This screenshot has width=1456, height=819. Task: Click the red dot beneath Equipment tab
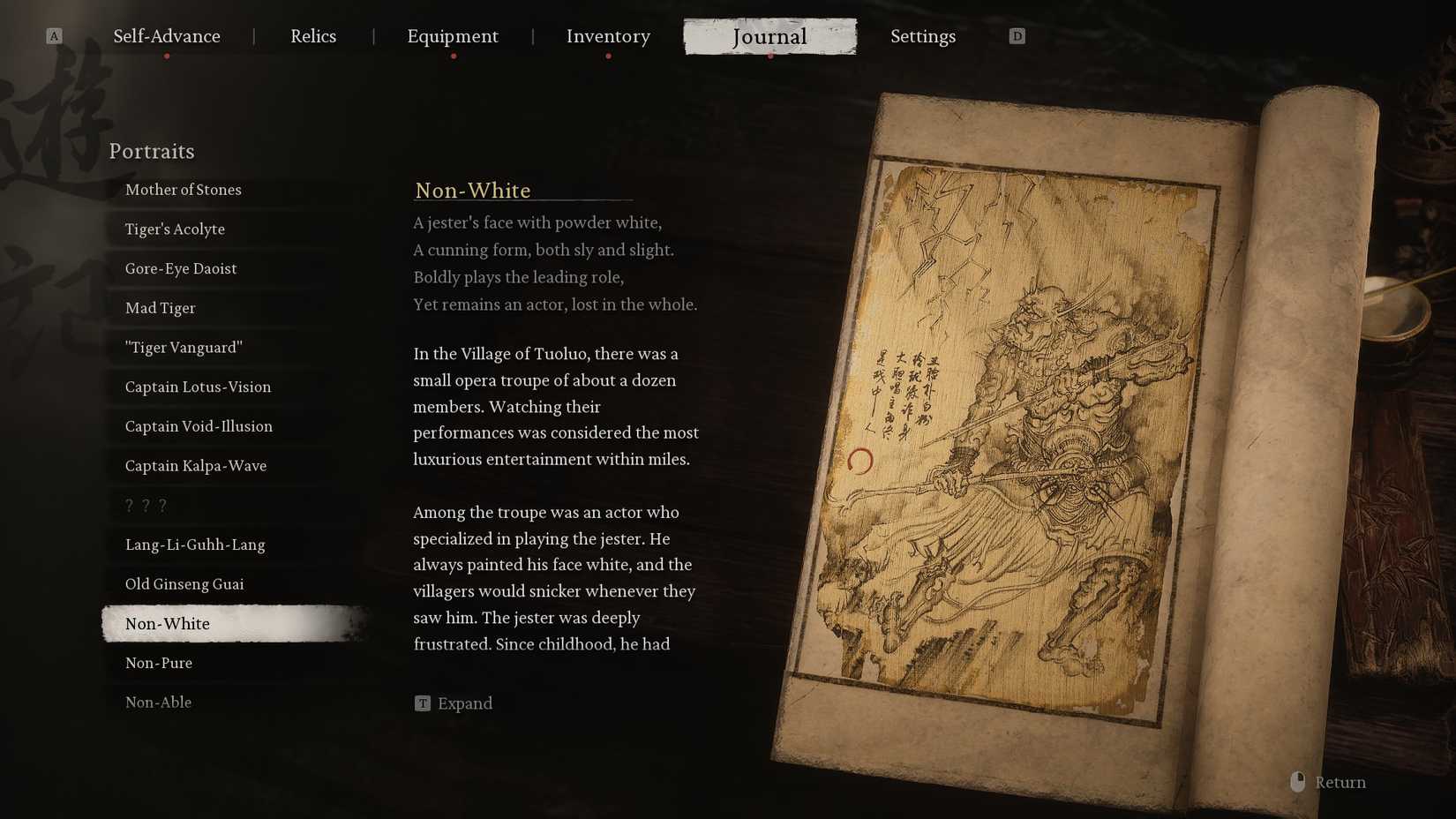(454, 55)
